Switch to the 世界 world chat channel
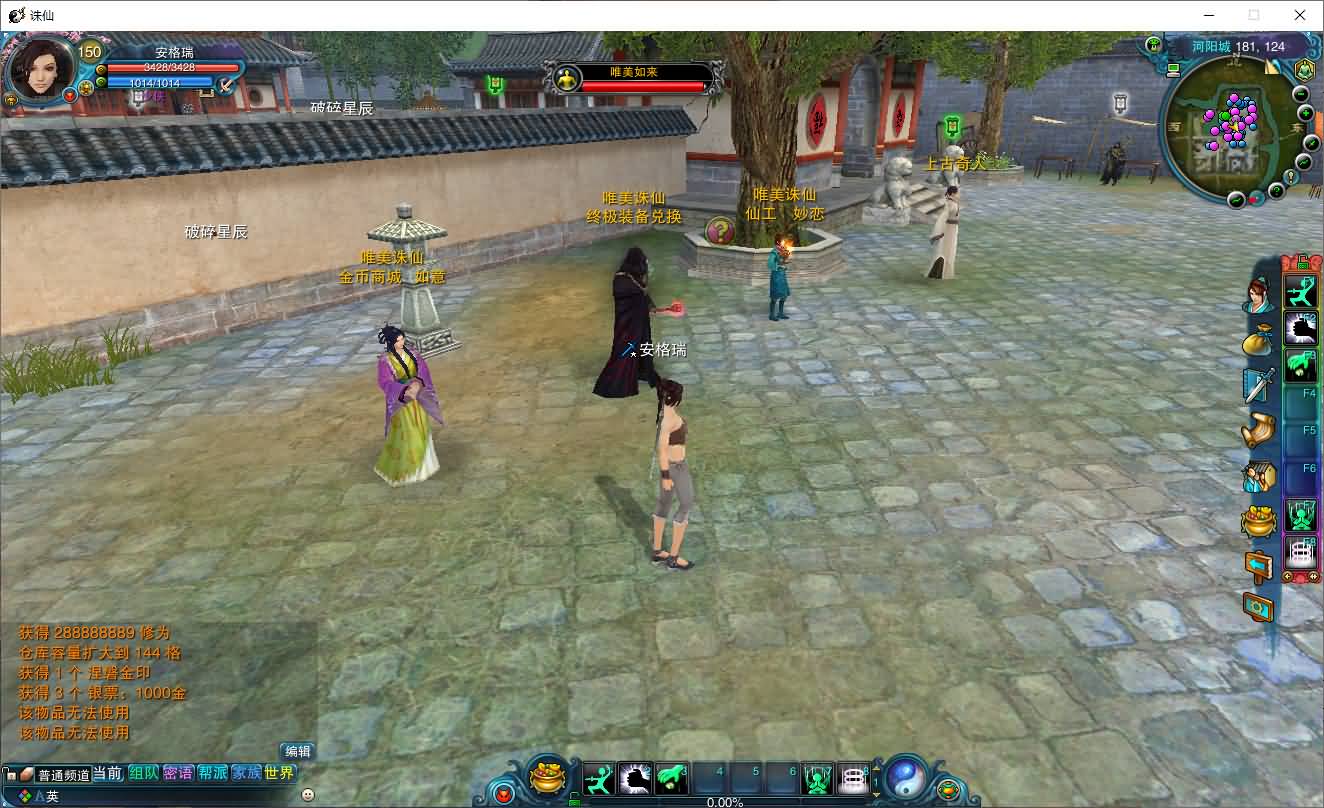This screenshot has height=808, width=1324. click(280, 773)
